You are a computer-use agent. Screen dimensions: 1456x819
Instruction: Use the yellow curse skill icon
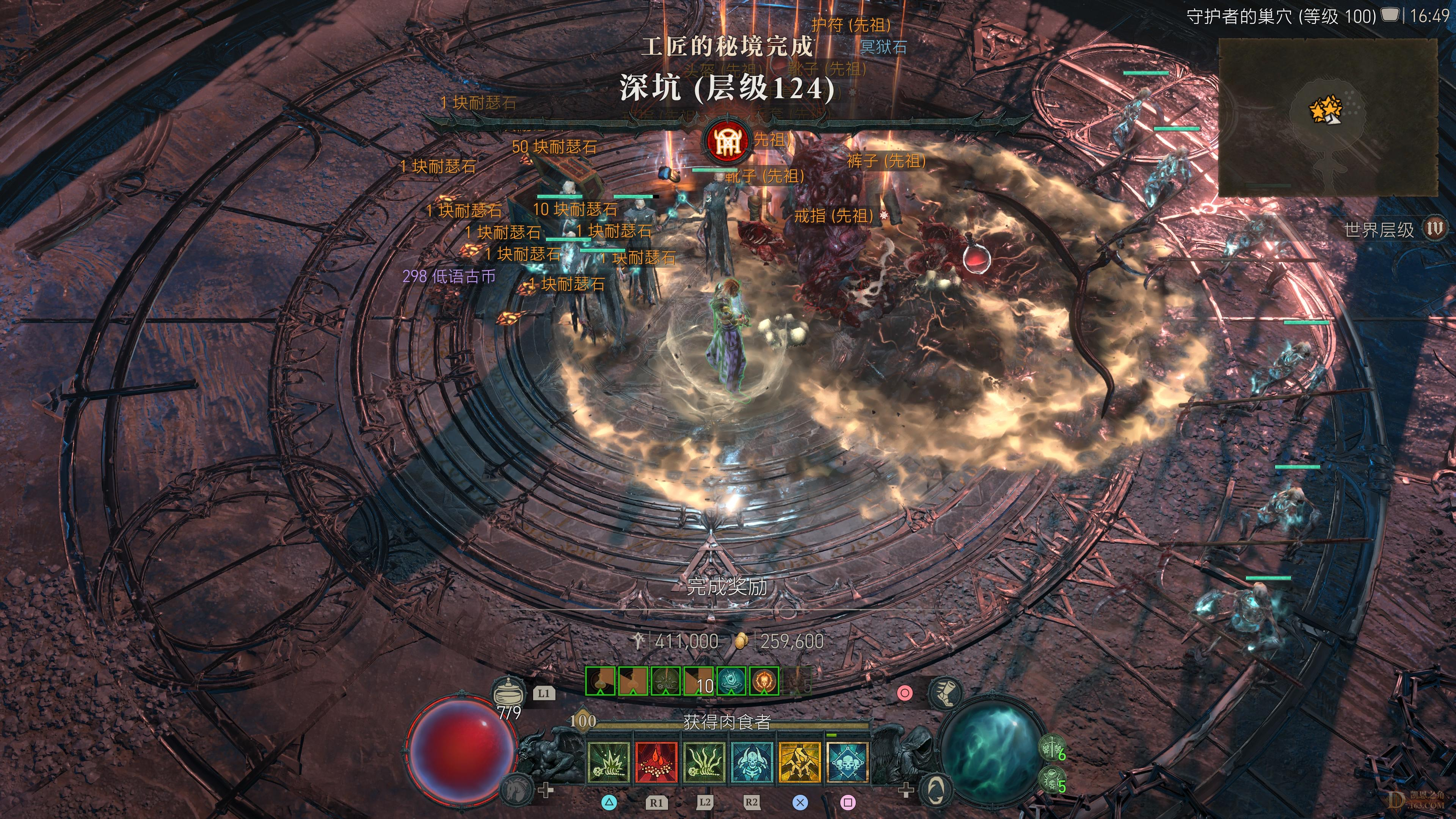point(800,763)
